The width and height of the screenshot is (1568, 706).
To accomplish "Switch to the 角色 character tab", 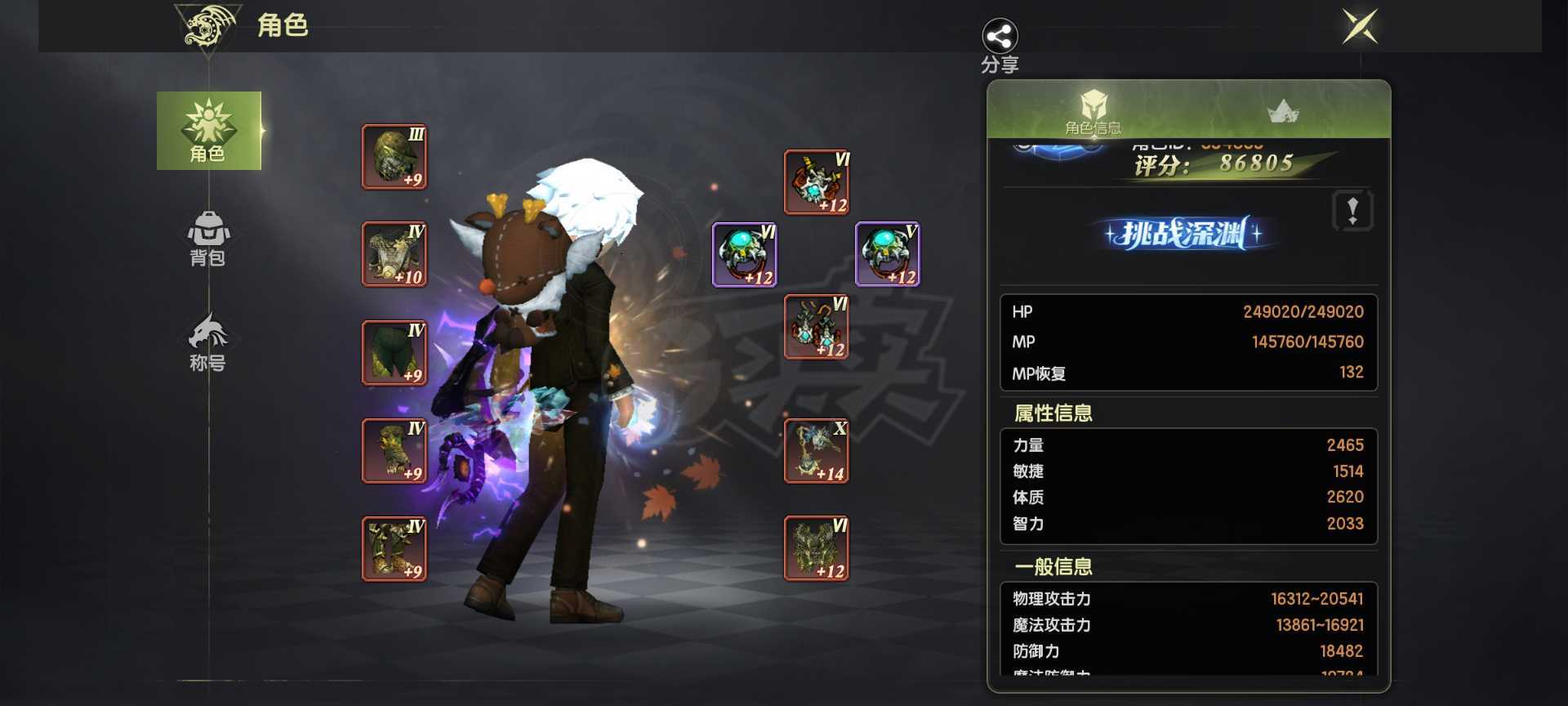I will (208, 131).
